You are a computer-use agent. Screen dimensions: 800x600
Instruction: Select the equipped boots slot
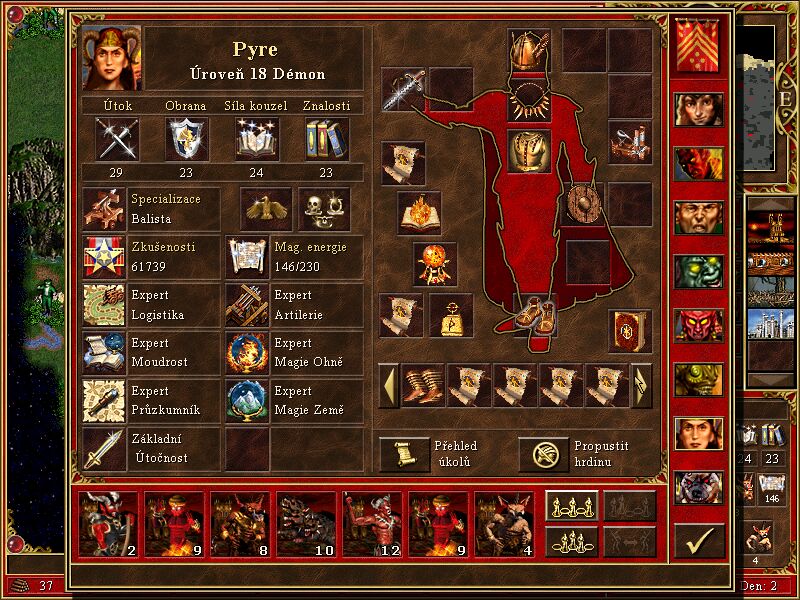coord(537,312)
